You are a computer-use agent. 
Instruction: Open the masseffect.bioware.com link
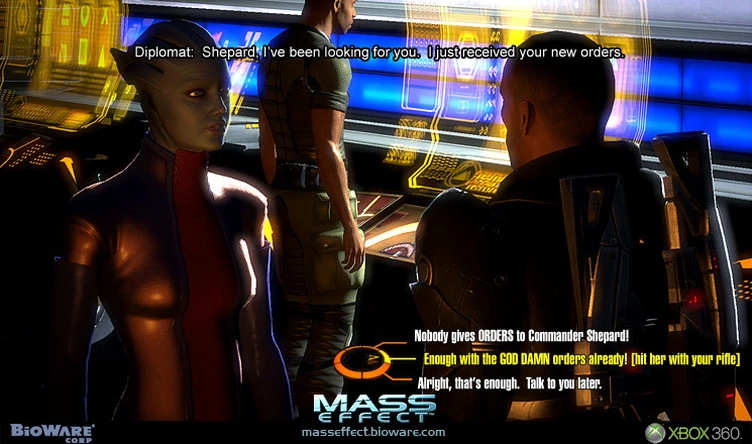pos(373,431)
